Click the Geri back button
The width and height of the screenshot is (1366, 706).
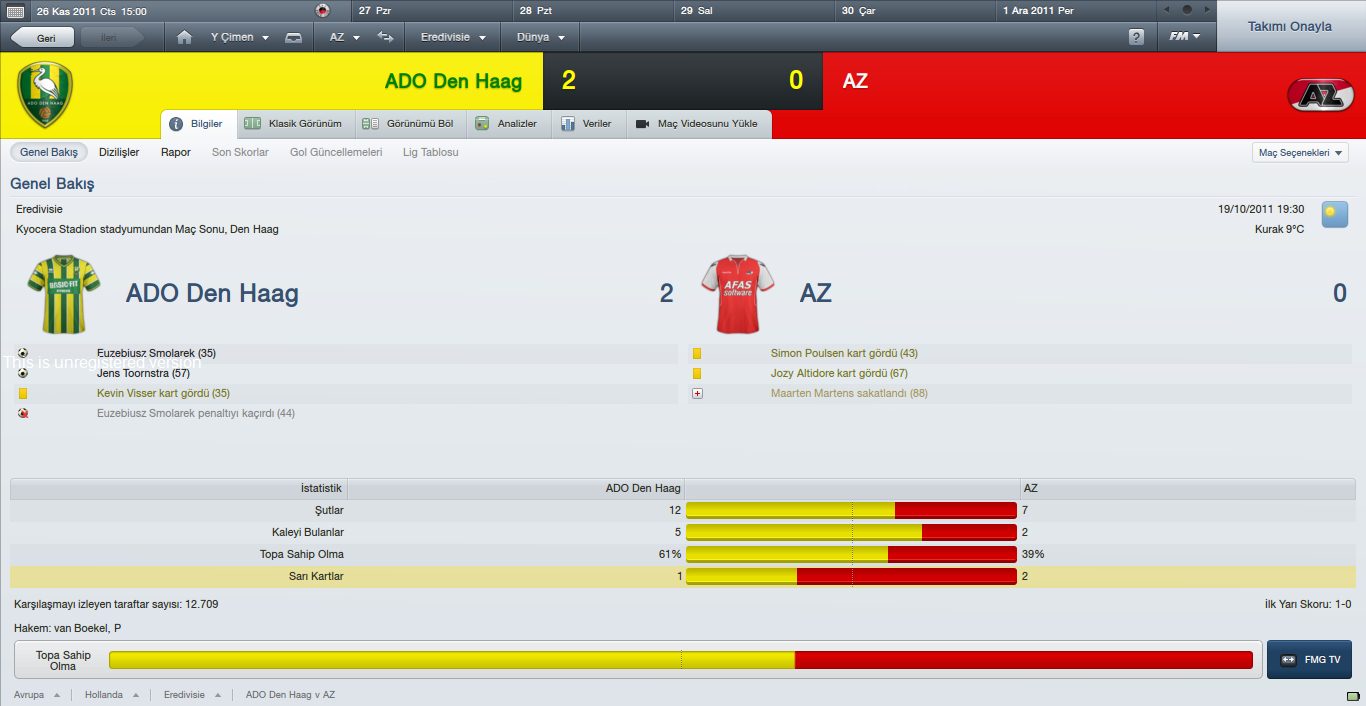point(42,38)
